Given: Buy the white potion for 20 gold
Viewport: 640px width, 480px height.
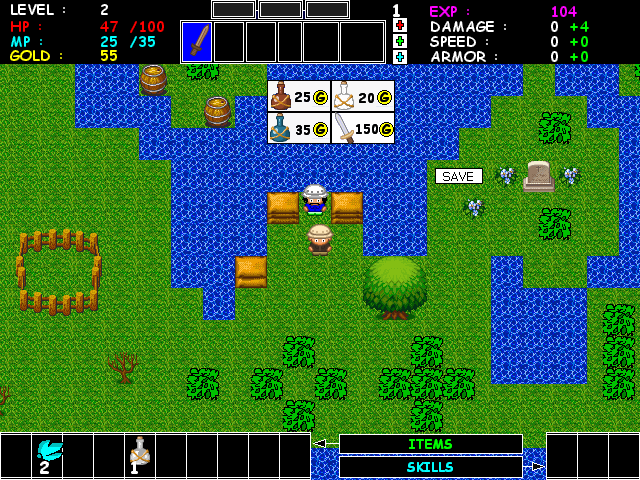Looking at the screenshot, I should [363, 96].
